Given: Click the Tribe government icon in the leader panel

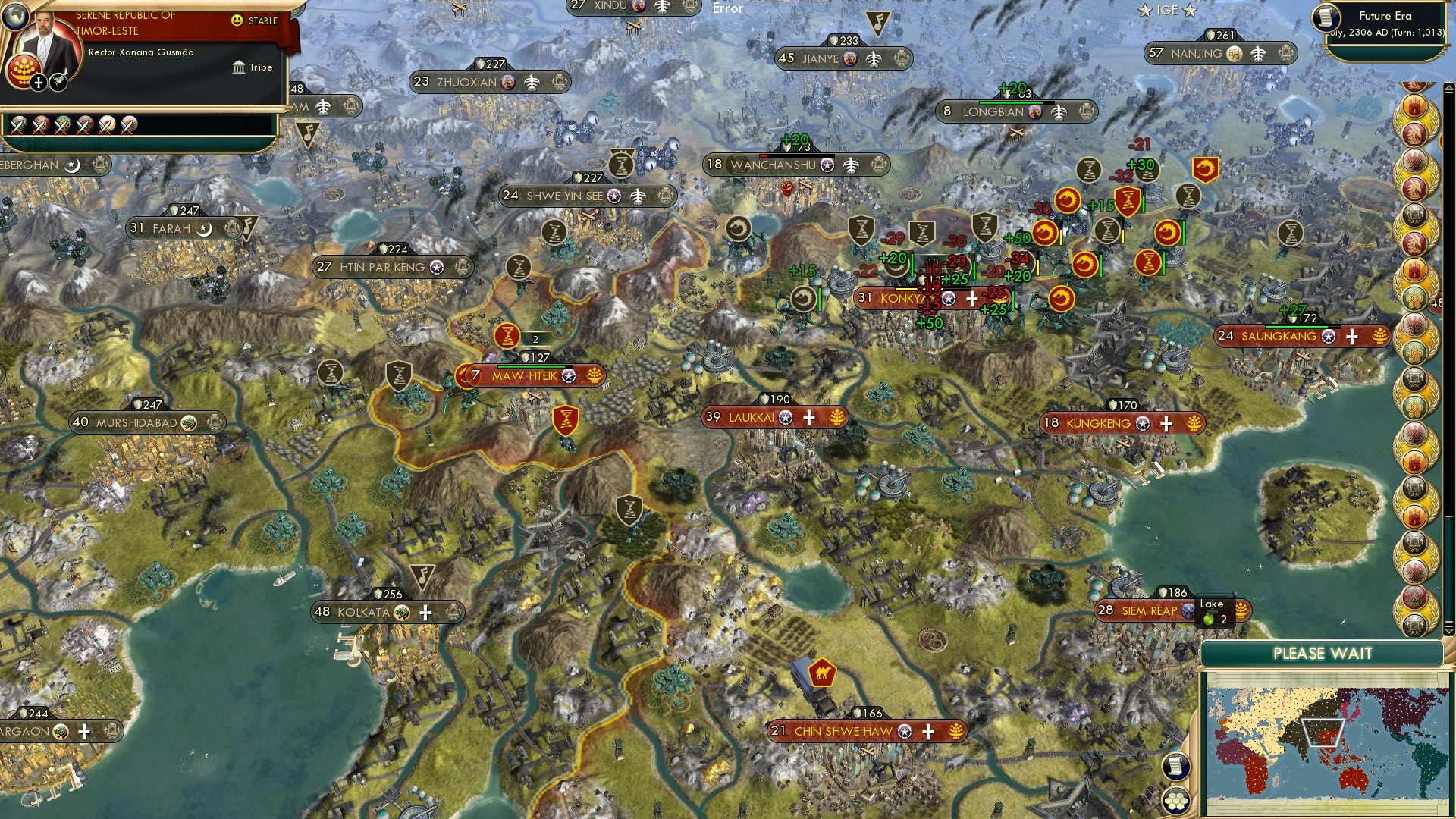Looking at the screenshot, I should (x=240, y=67).
